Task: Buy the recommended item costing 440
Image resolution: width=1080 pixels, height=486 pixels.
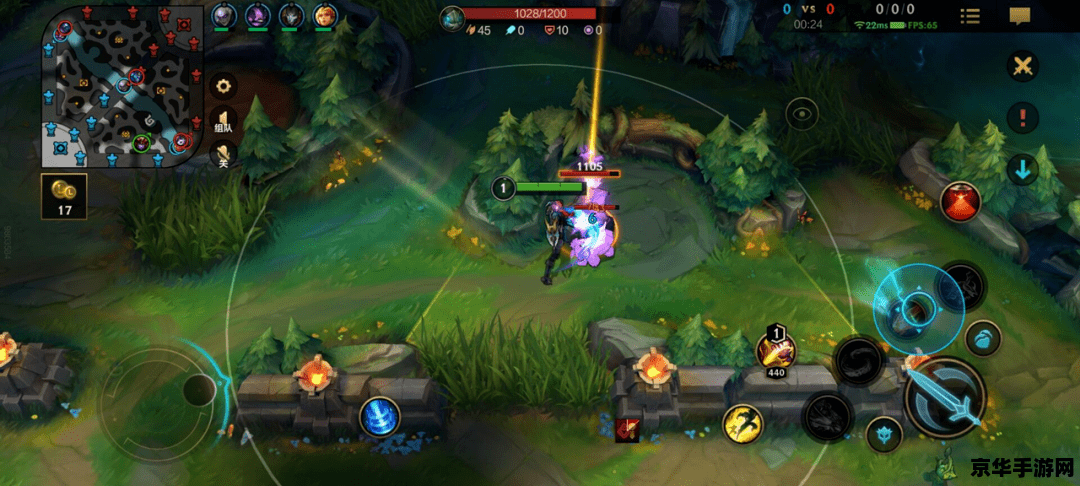Action: [x=775, y=351]
